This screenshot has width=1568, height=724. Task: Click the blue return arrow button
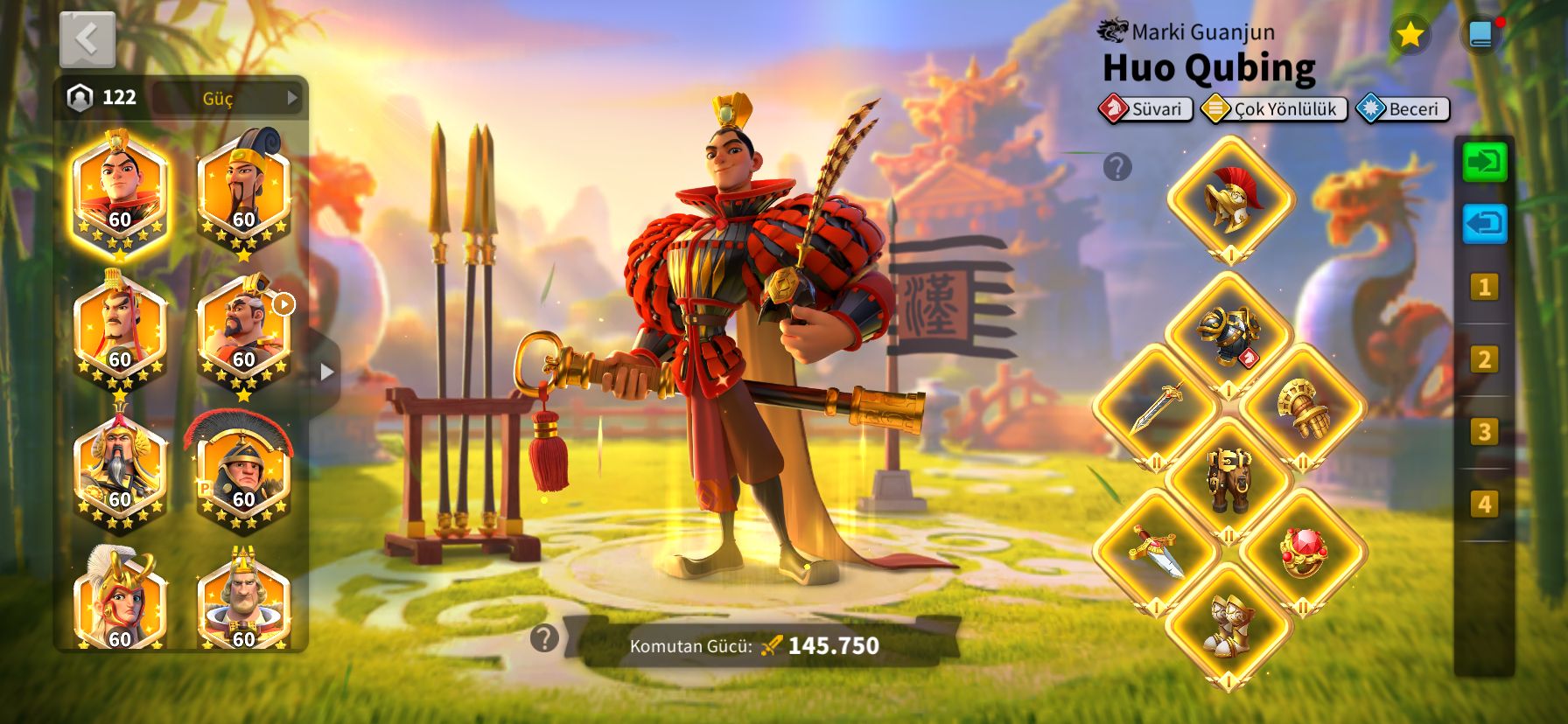point(1485,224)
